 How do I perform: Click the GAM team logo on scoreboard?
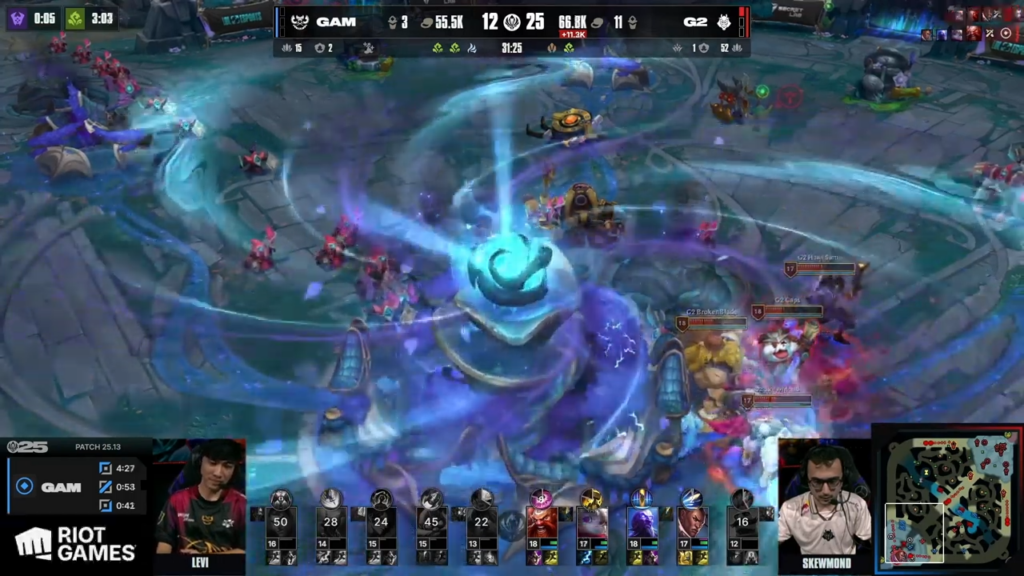pyautogui.click(x=299, y=21)
